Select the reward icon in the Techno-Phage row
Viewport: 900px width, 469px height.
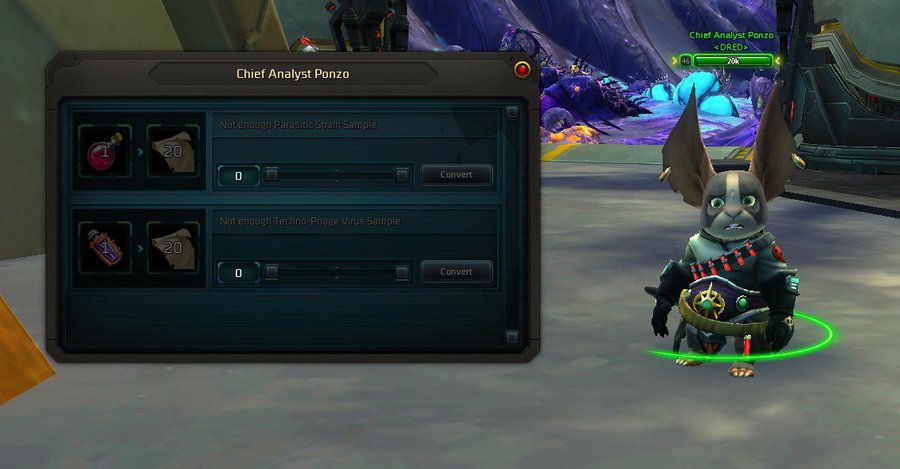(173, 248)
